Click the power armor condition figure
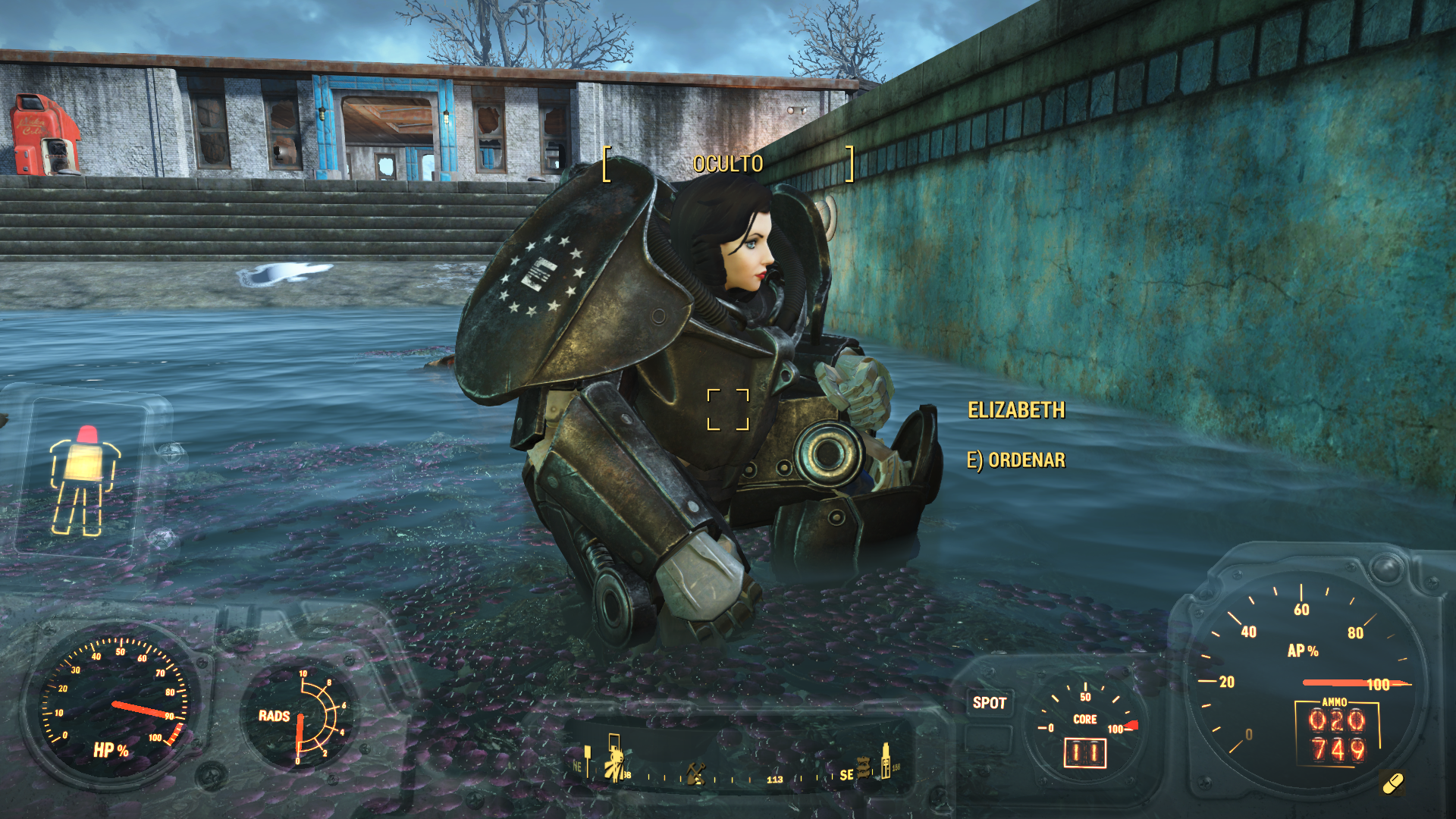 click(x=83, y=482)
